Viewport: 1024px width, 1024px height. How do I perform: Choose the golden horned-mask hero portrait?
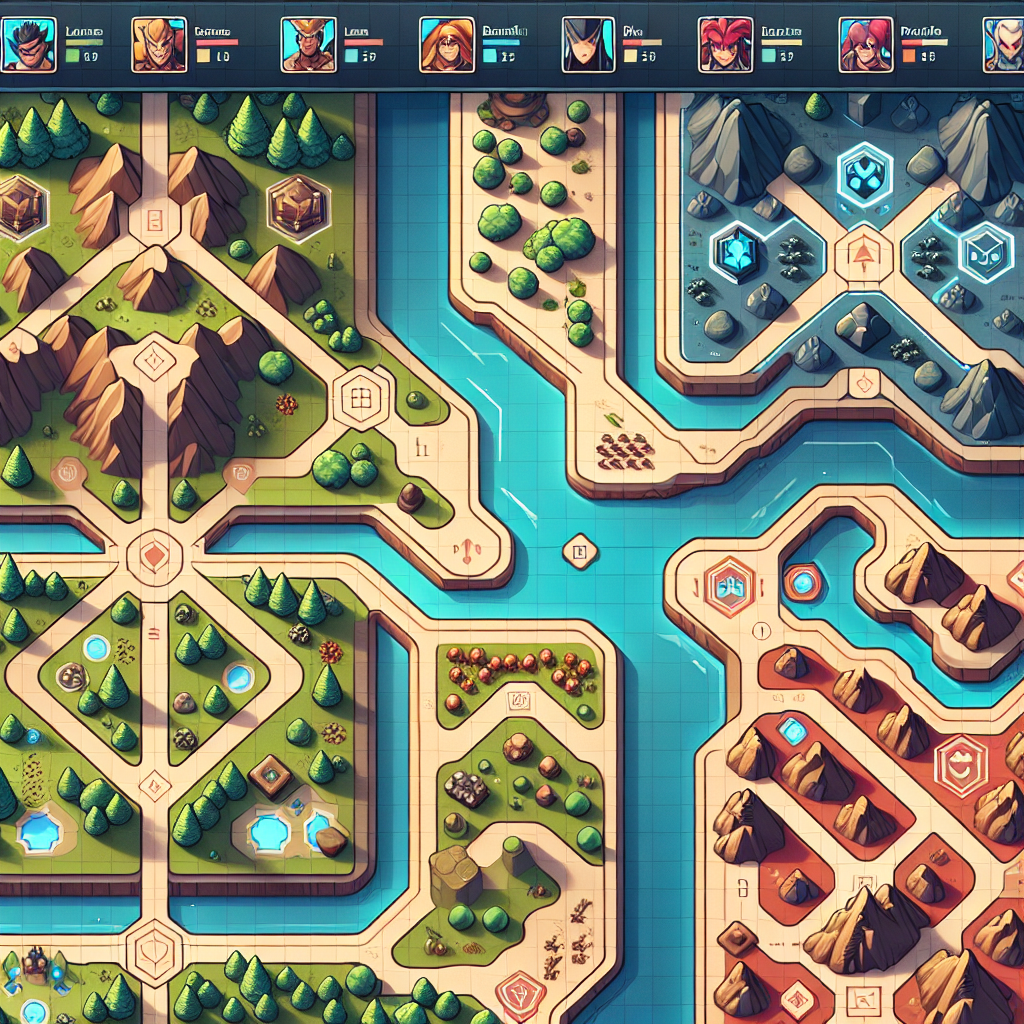pos(158,45)
